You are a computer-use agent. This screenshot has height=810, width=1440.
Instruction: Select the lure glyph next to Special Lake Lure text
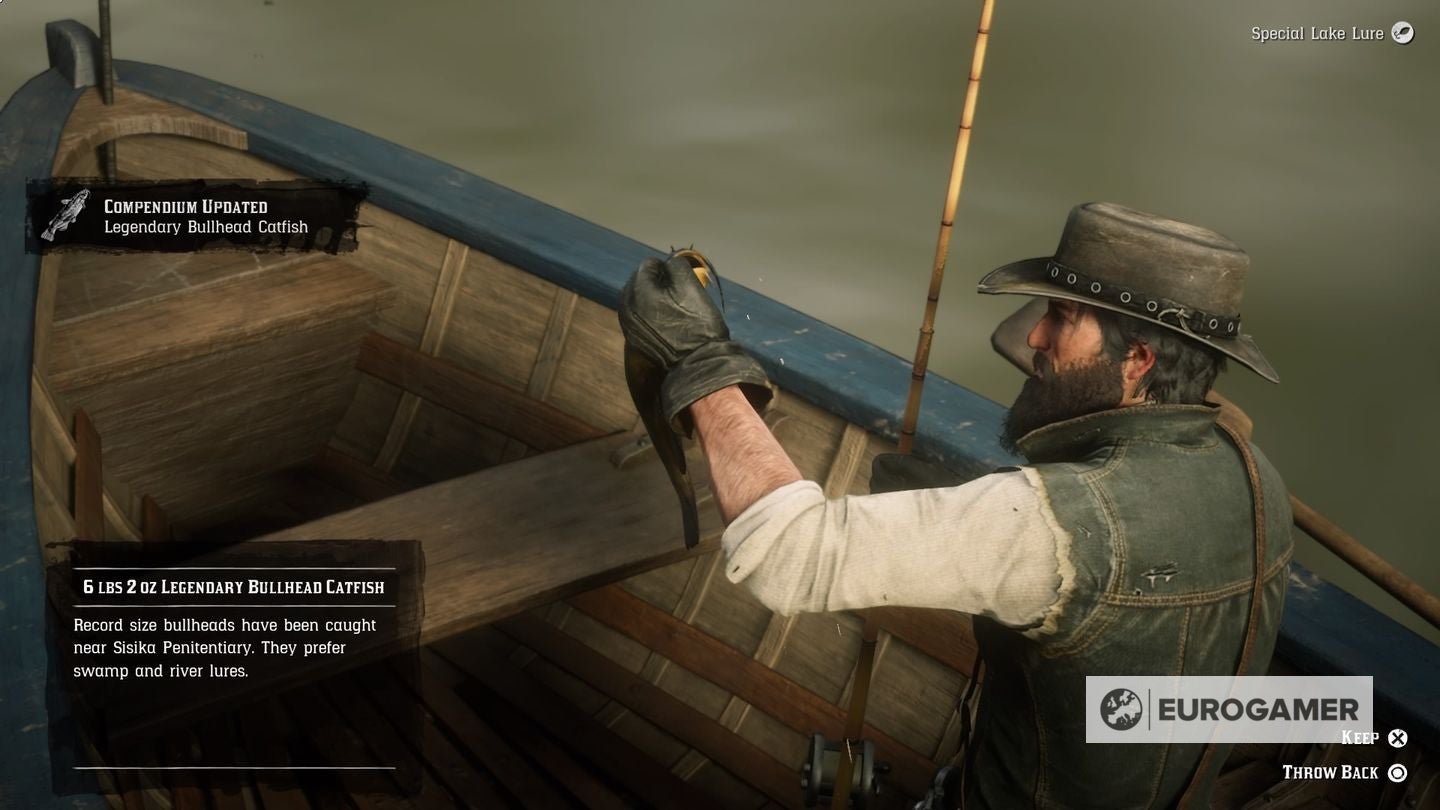pos(1401,33)
